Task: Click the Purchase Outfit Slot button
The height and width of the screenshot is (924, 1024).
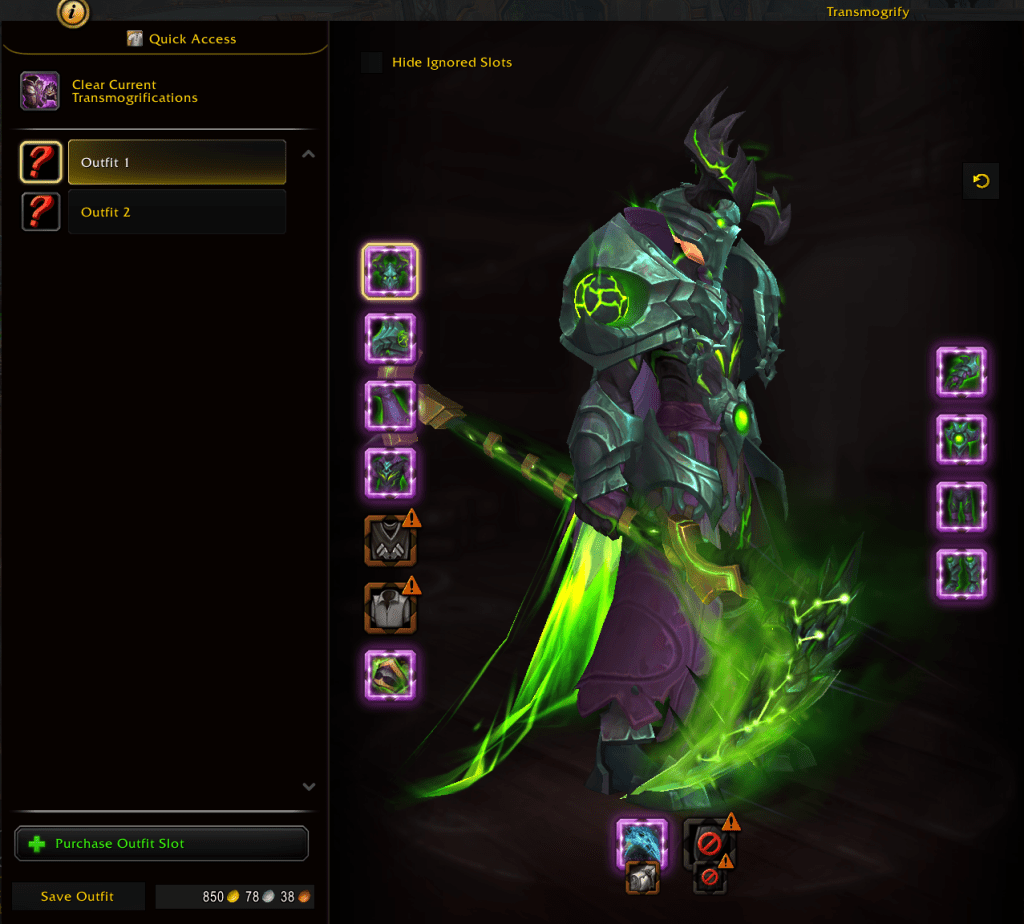Action: tap(162, 843)
